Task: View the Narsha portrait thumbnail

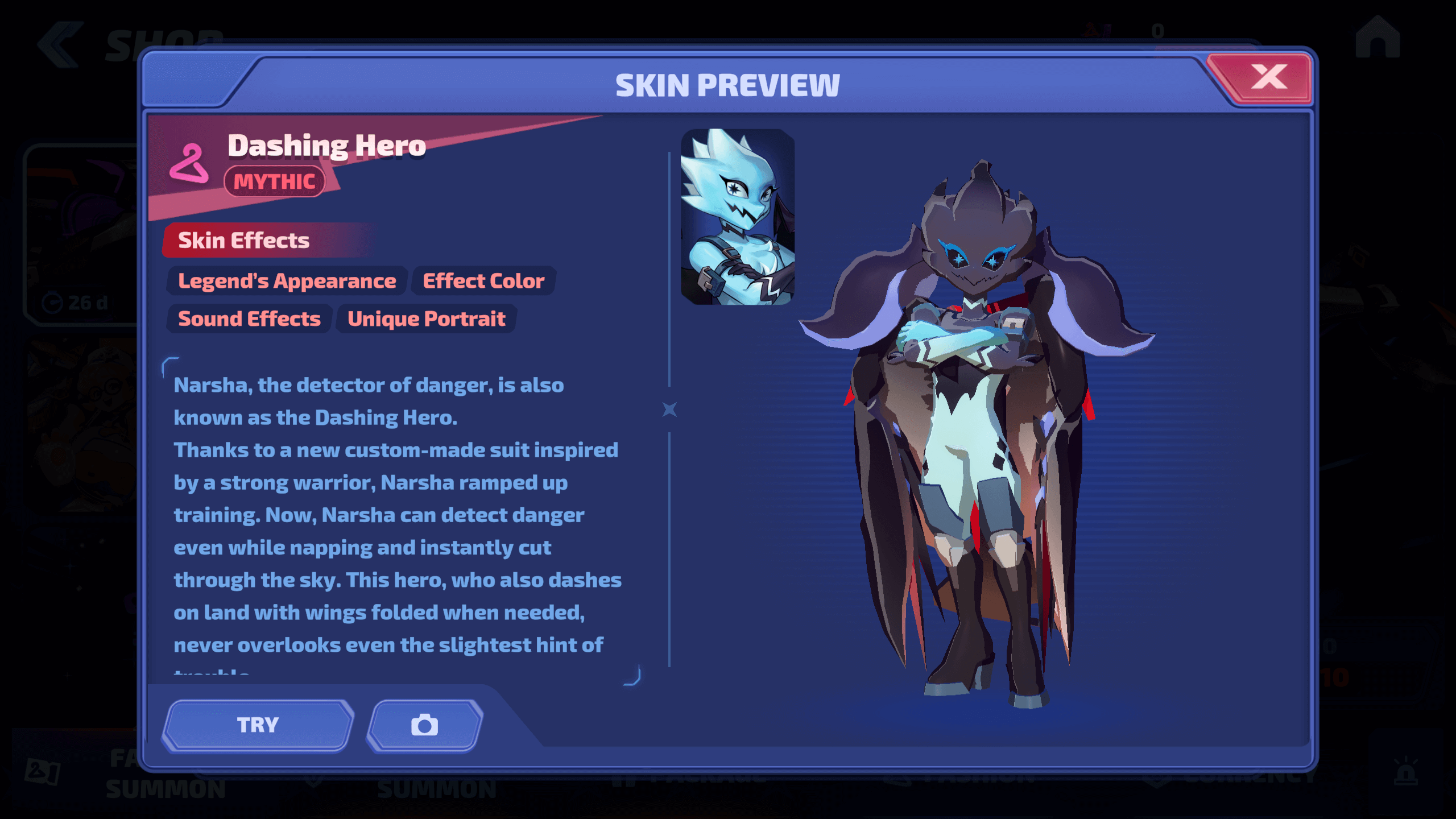Action: coord(737,217)
